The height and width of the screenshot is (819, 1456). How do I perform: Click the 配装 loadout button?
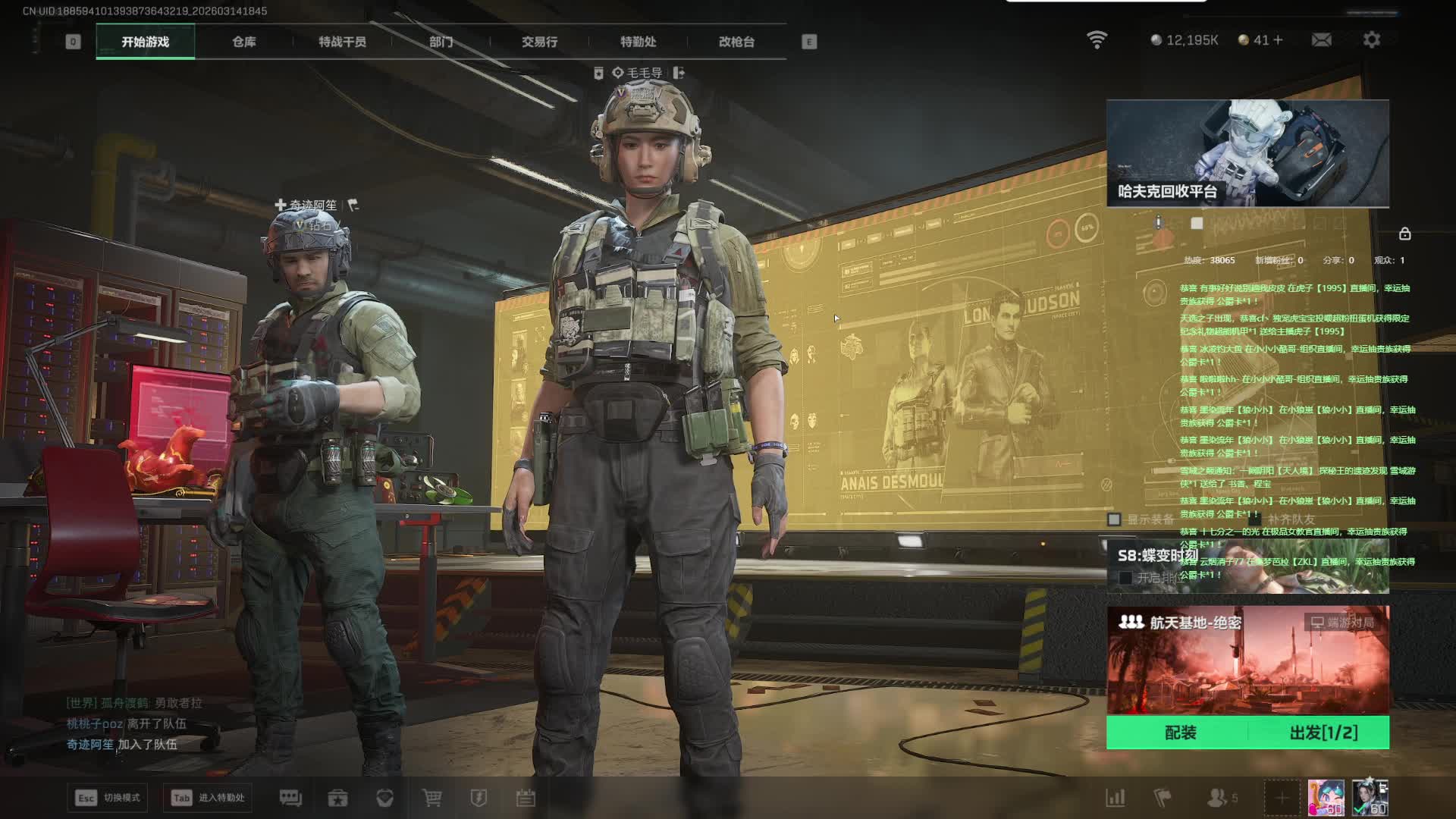click(1180, 733)
